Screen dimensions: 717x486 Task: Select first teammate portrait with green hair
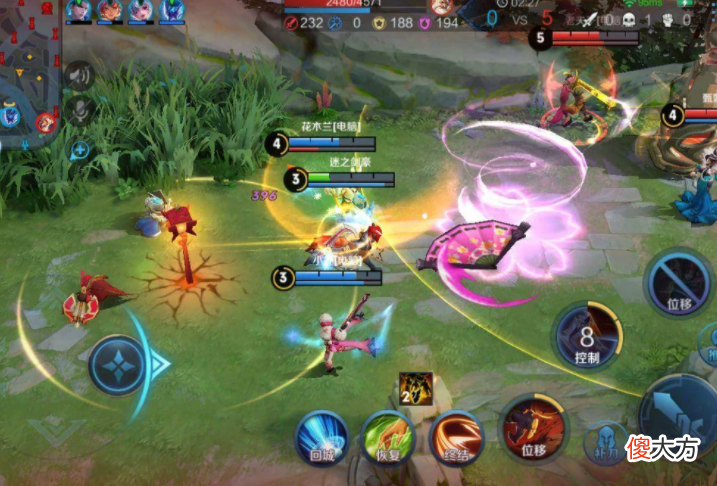80,11
